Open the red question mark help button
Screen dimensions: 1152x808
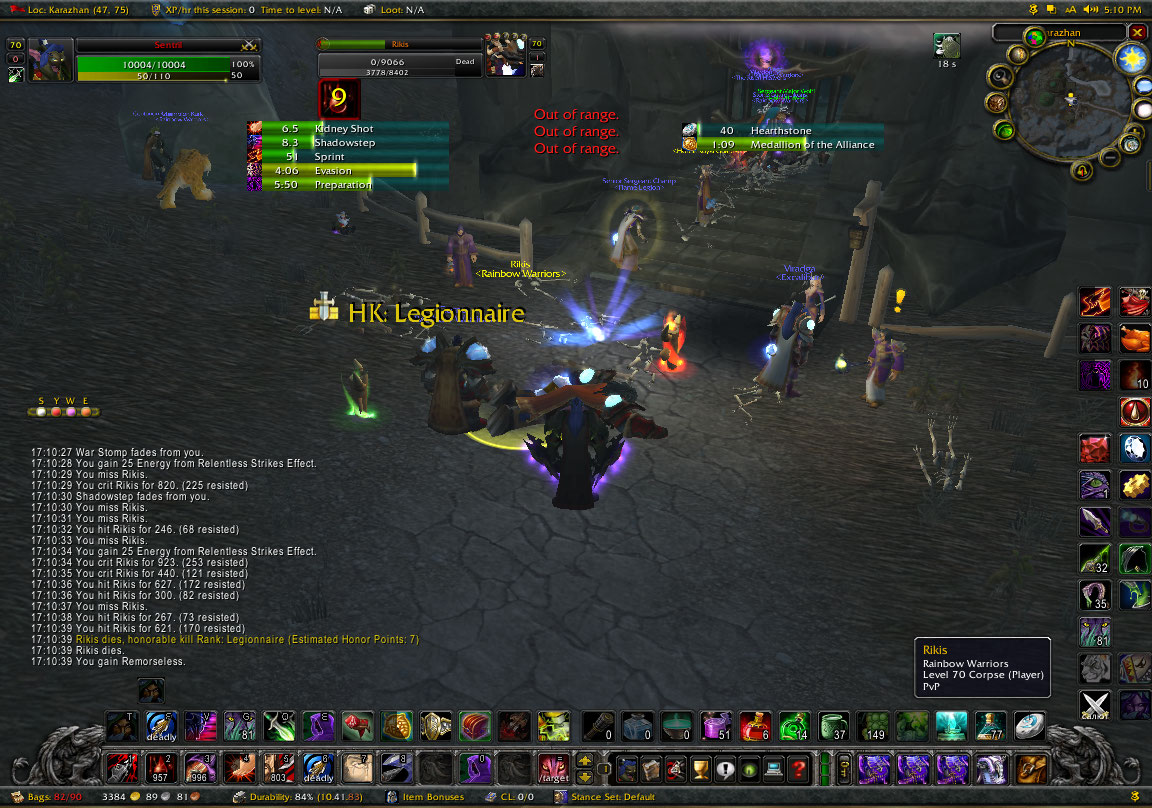(x=797, y=769)
